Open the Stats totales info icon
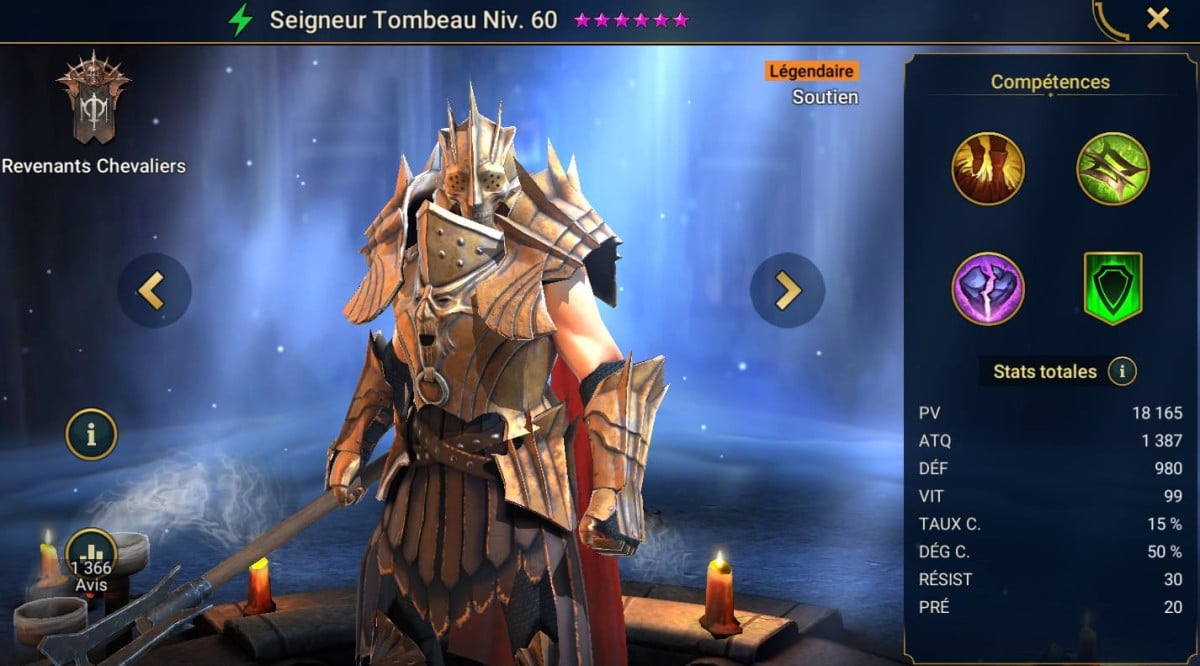This screenshot has width=1200, height=666. (1122, 372)
